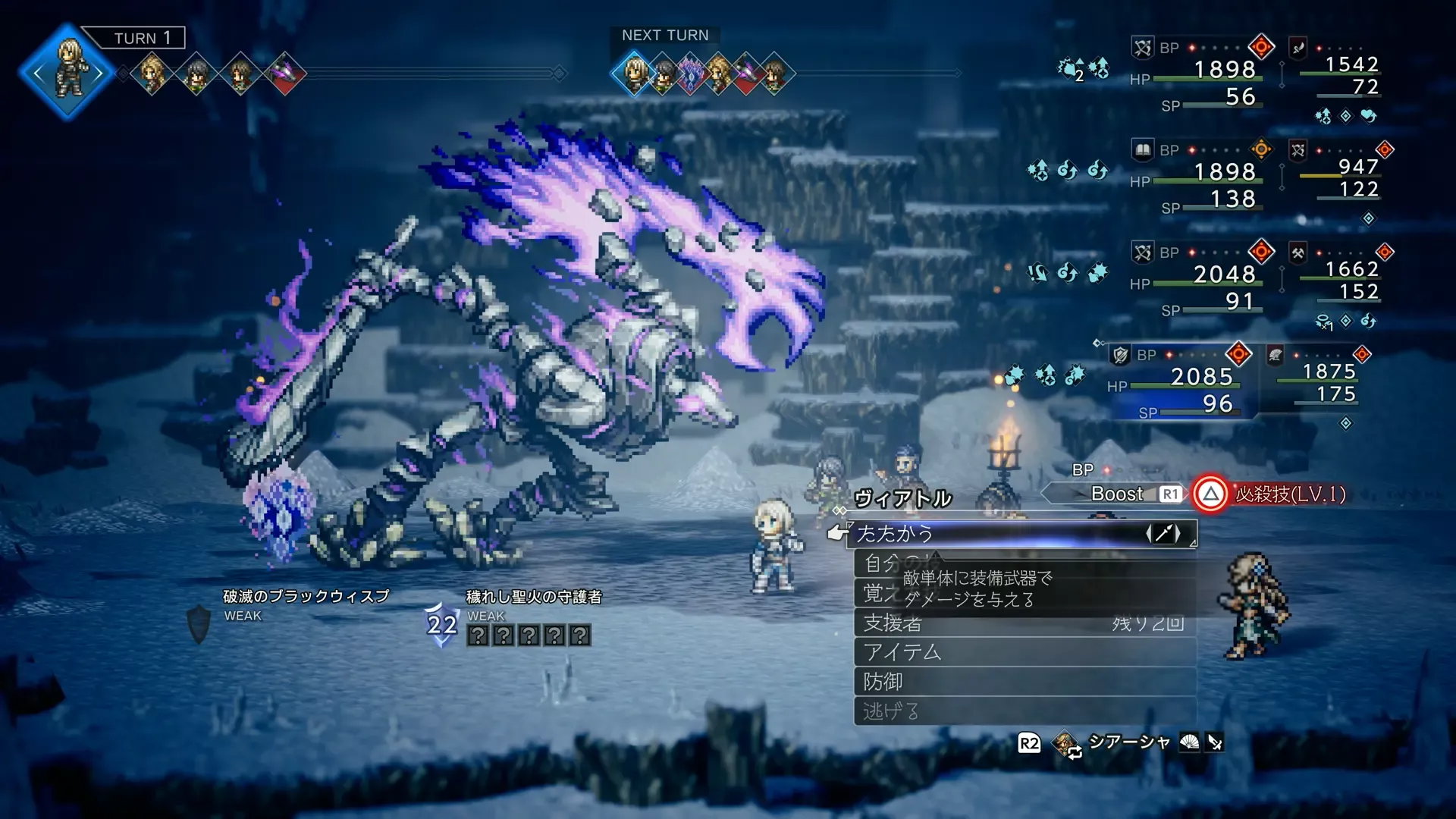Click the fan weapon icon beside シアーシャ
1456x819 pixels.
[1189, 743]
